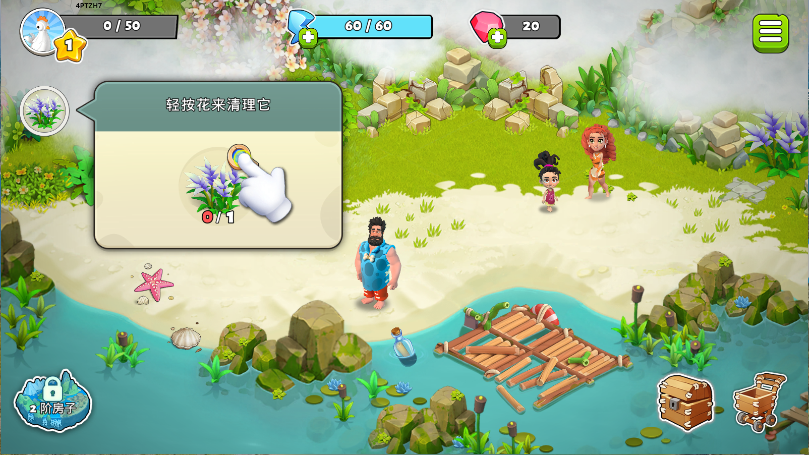Select the lavender flower quest icon
The image size is (809, 455).
pyautogui.click(x=44, y=111)
